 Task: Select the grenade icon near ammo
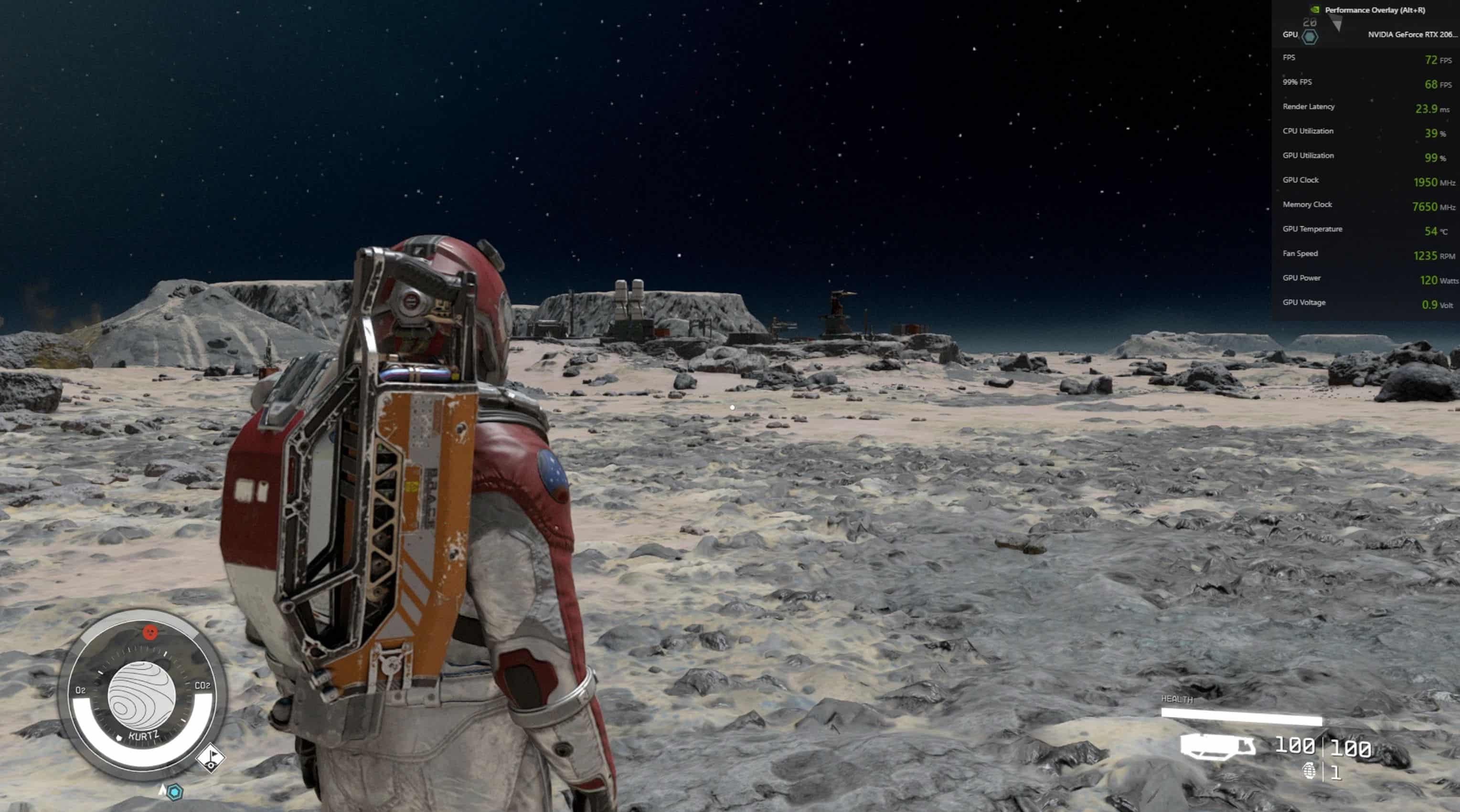click(1309, 770)
